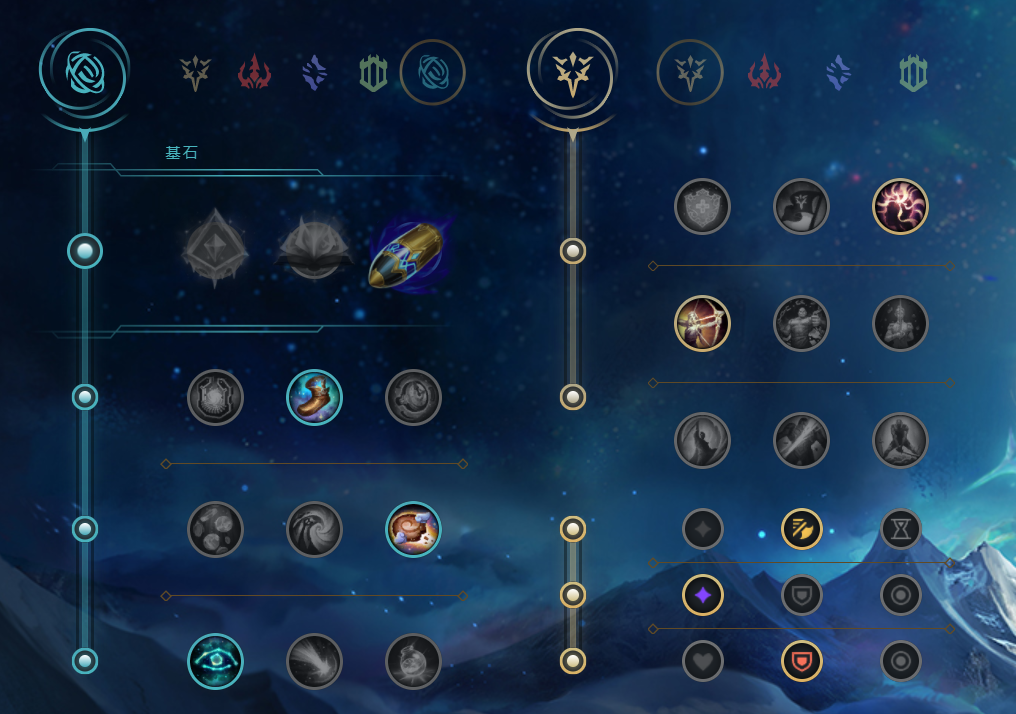The width and height of the screenshot is (1016, 714).
Task: Pick the hourglass ability haste shard
Action: [900, 529]
